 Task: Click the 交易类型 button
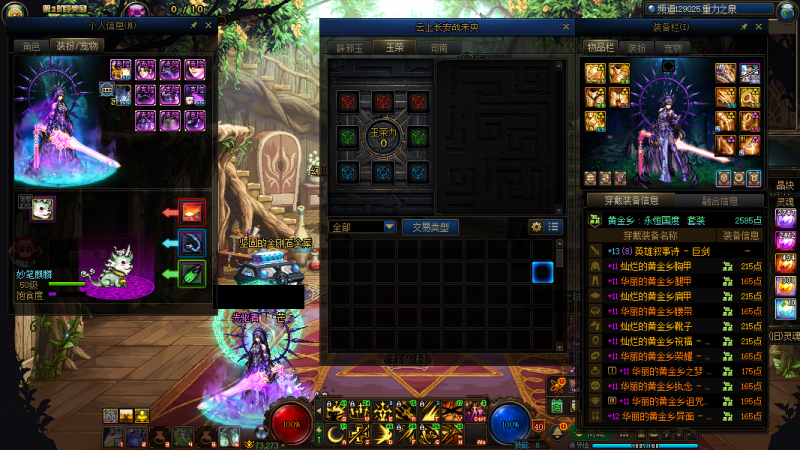coord(430,227)
